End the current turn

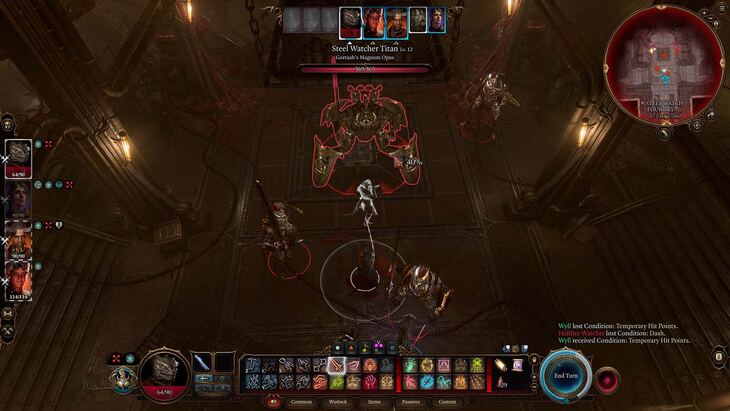coord(566,375)
